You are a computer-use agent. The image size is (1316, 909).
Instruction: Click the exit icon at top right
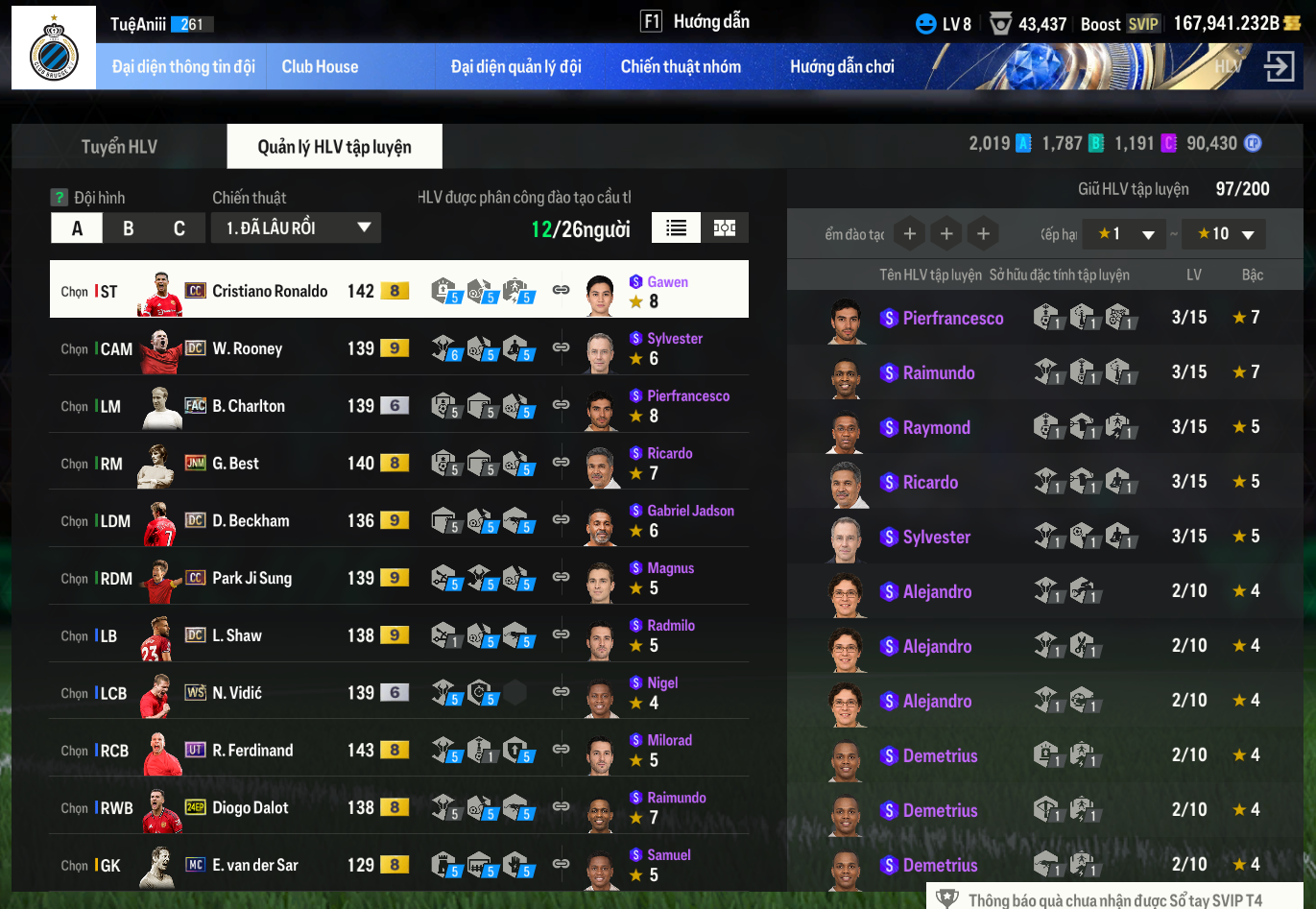pyautogui.click(x=1280, y=67)
